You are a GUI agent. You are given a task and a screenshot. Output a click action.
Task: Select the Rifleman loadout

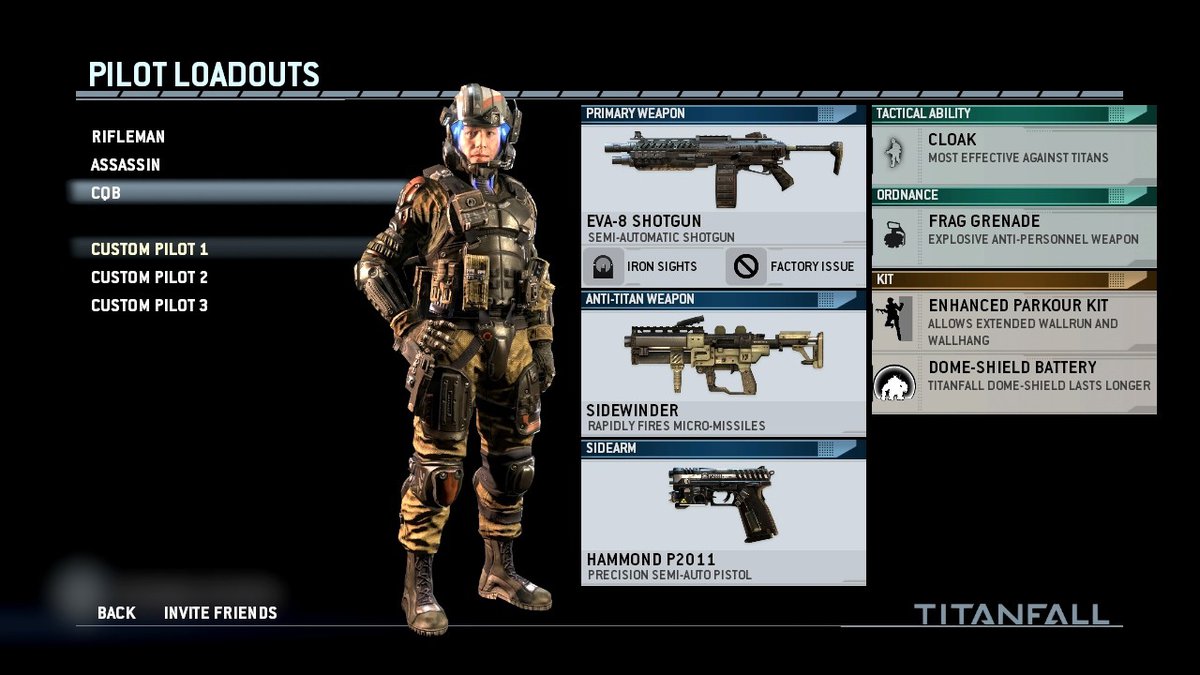128,137
